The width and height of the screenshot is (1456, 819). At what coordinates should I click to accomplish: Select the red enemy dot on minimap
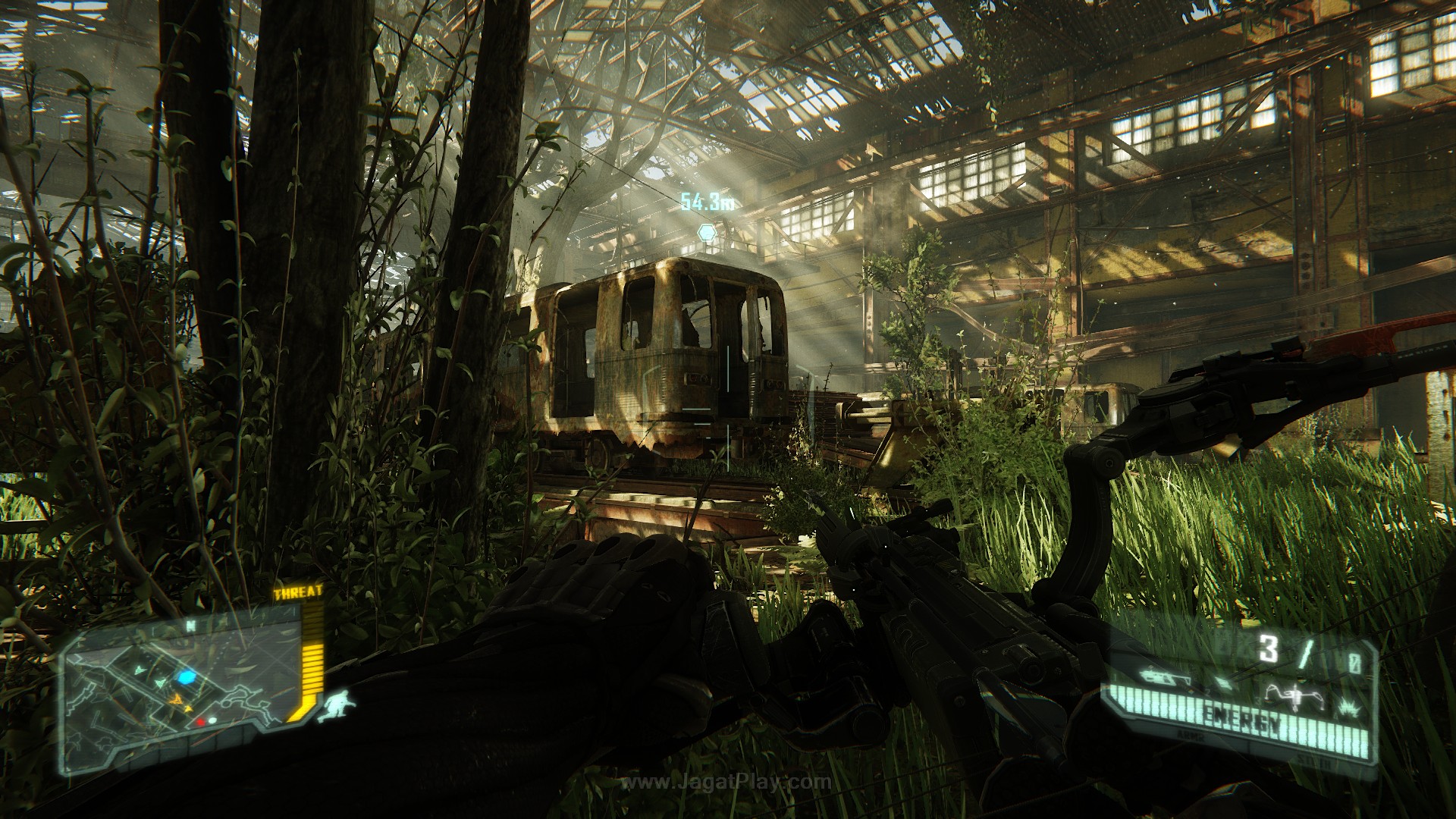point(200,723)
